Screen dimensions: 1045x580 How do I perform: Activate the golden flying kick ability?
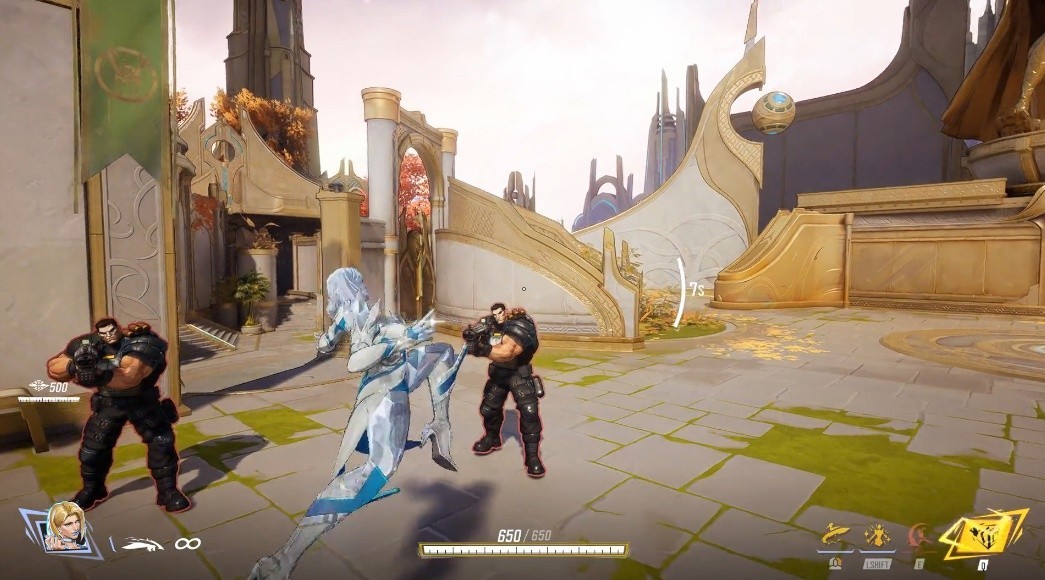[834, 535]
